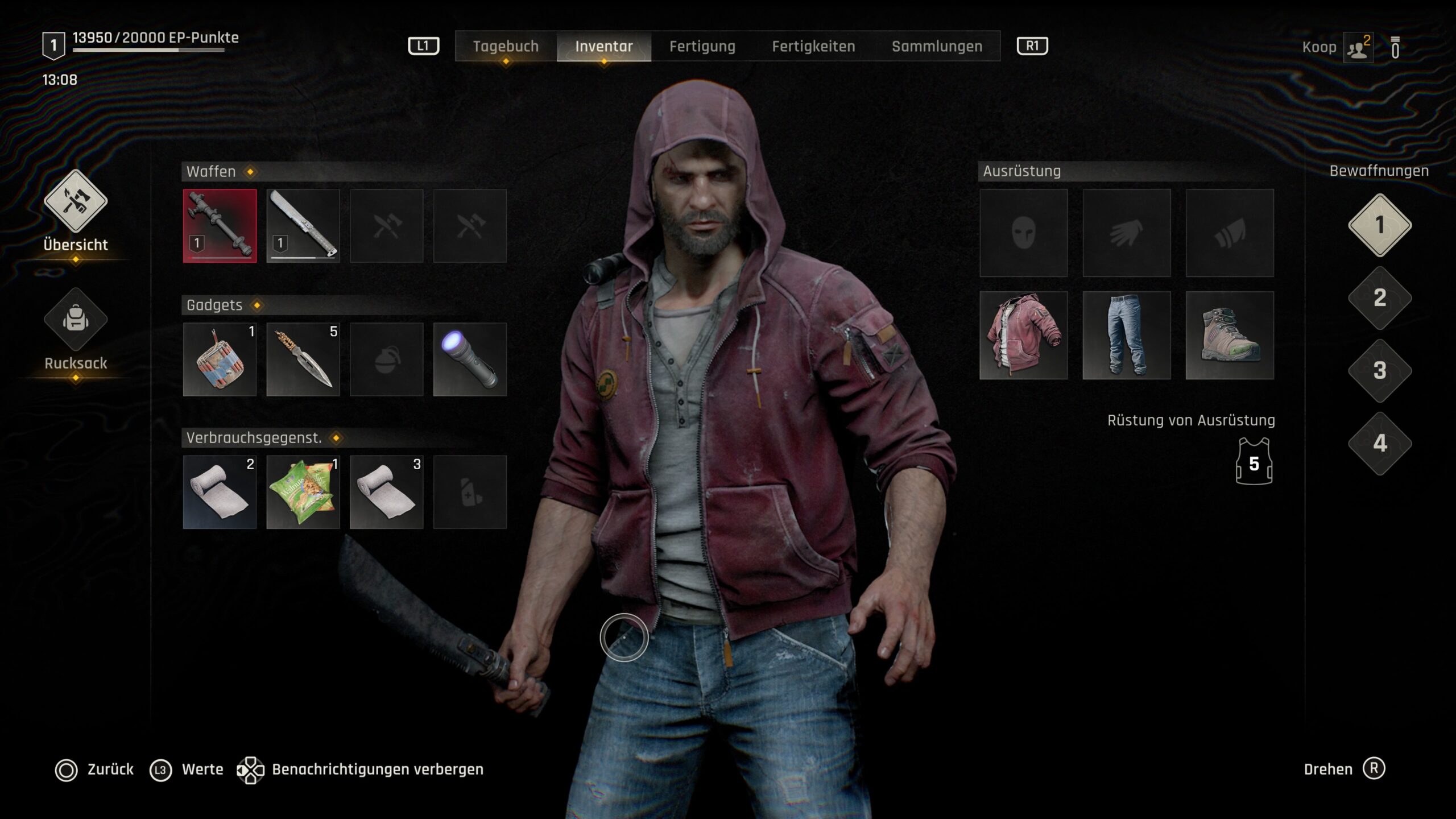The image size is (1456, 819).
Task: Click the red hoodie equipment slot
Action: coord(1023,336)
